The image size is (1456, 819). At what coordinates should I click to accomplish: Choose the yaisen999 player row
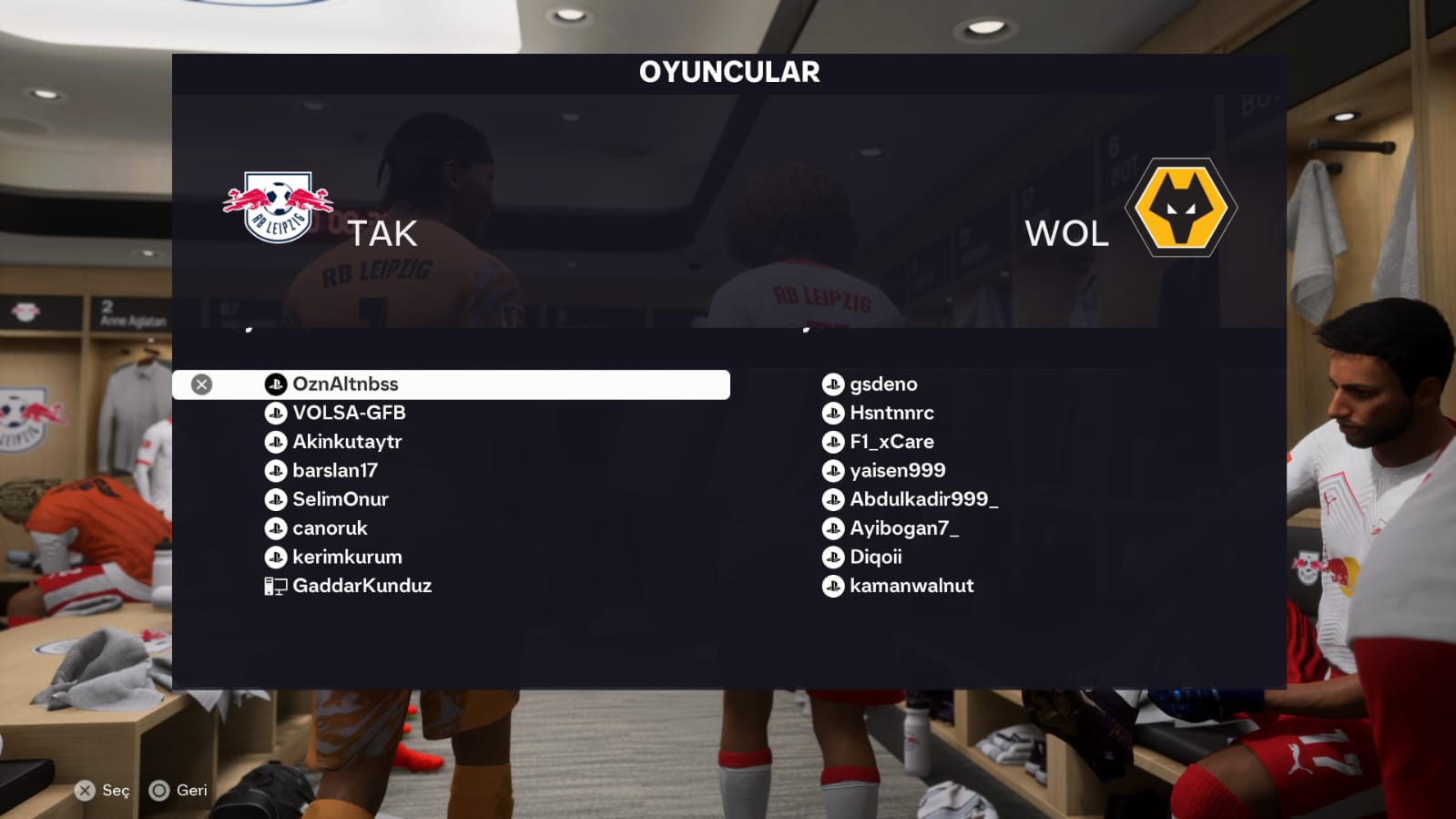click(897, 471)
